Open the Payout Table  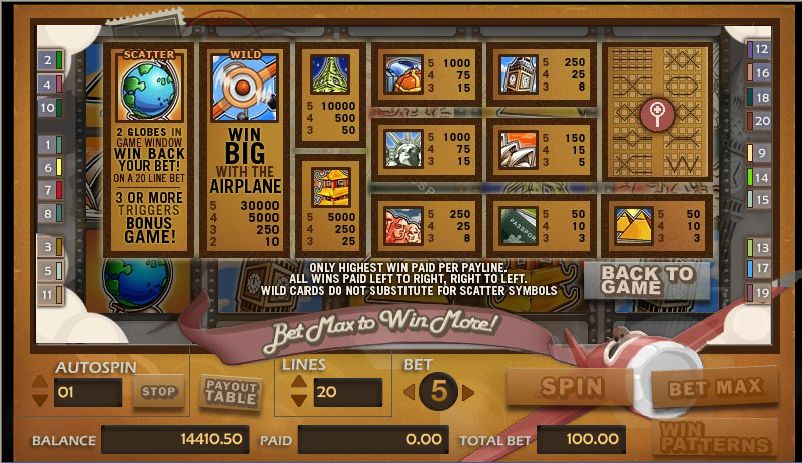tap(231, 391)
